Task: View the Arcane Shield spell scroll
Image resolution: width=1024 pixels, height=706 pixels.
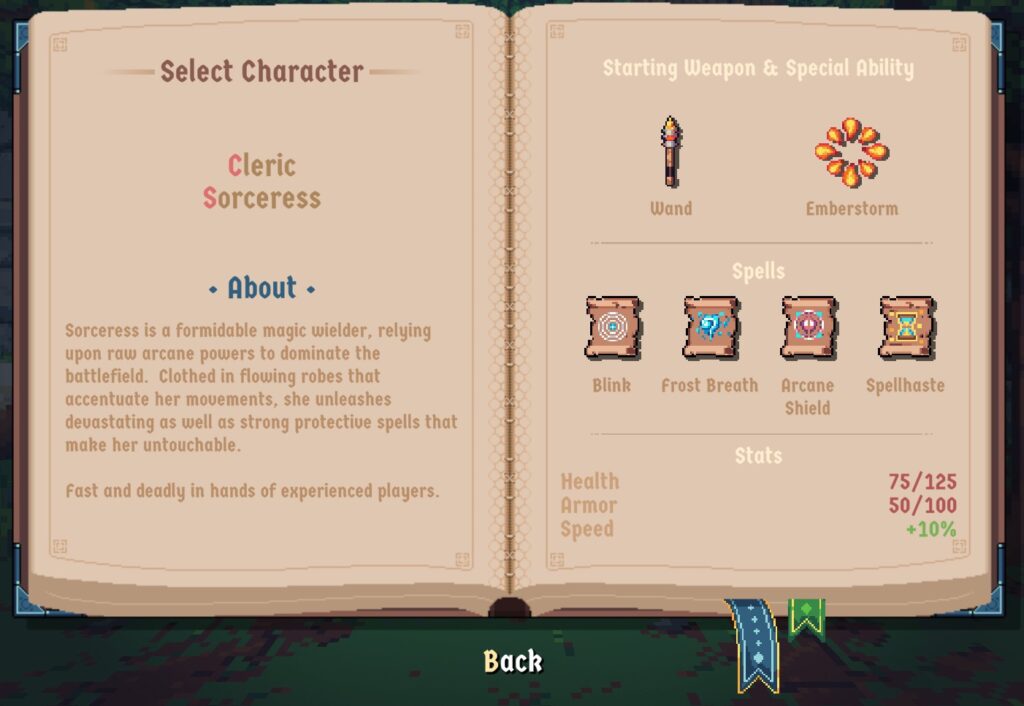Action: [x=808, y=328]
